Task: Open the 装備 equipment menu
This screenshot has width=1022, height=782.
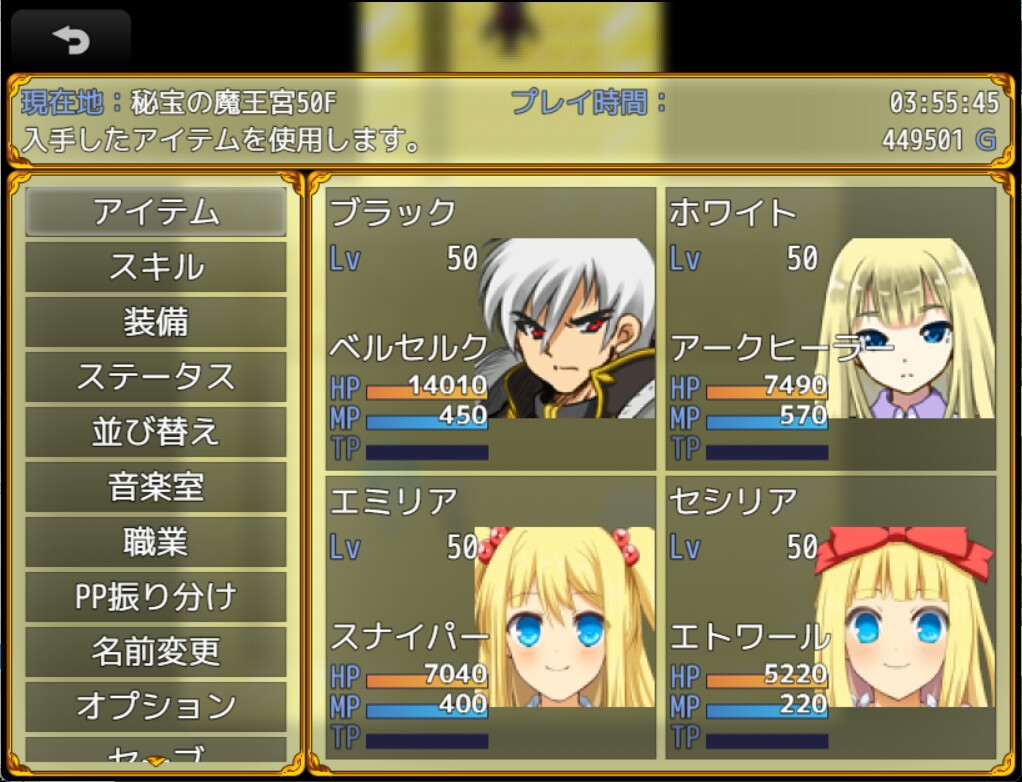Action: (156, 322)
